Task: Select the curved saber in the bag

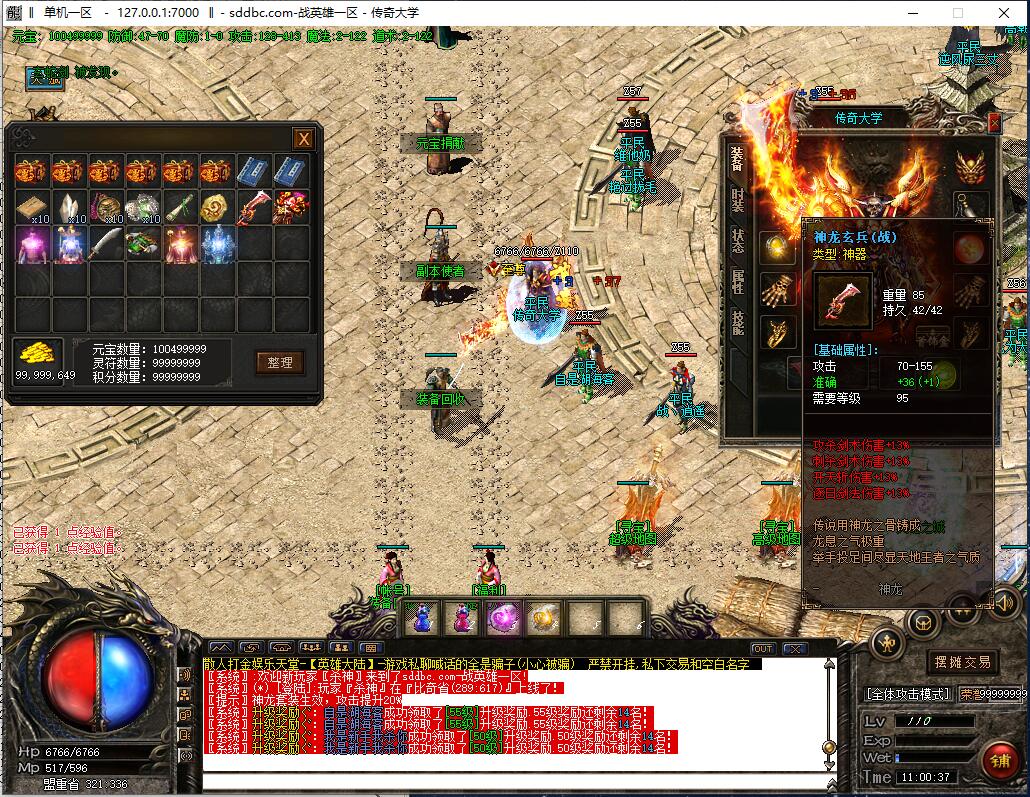Action: [107, 243]
